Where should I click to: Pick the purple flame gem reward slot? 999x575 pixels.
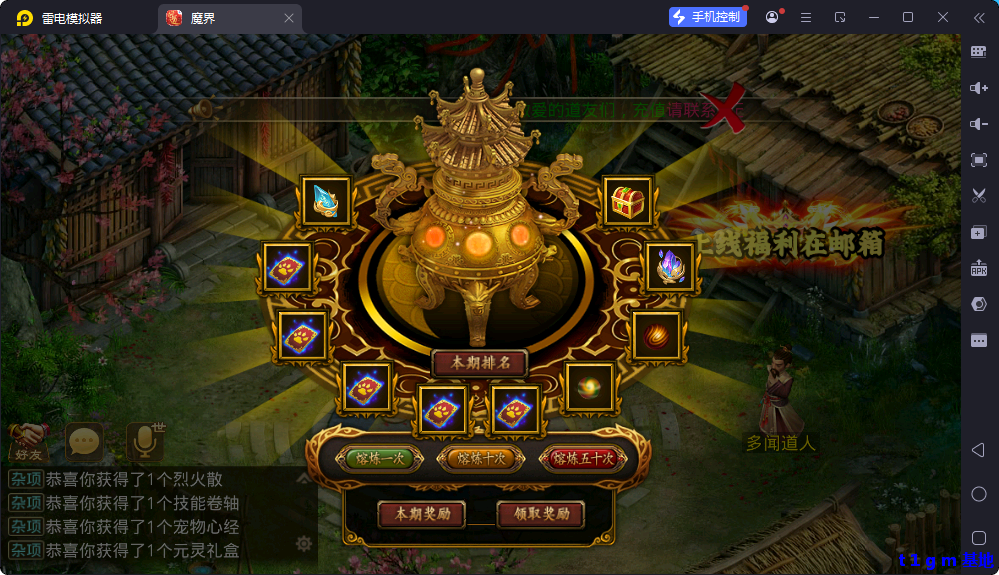pos(668,267)
